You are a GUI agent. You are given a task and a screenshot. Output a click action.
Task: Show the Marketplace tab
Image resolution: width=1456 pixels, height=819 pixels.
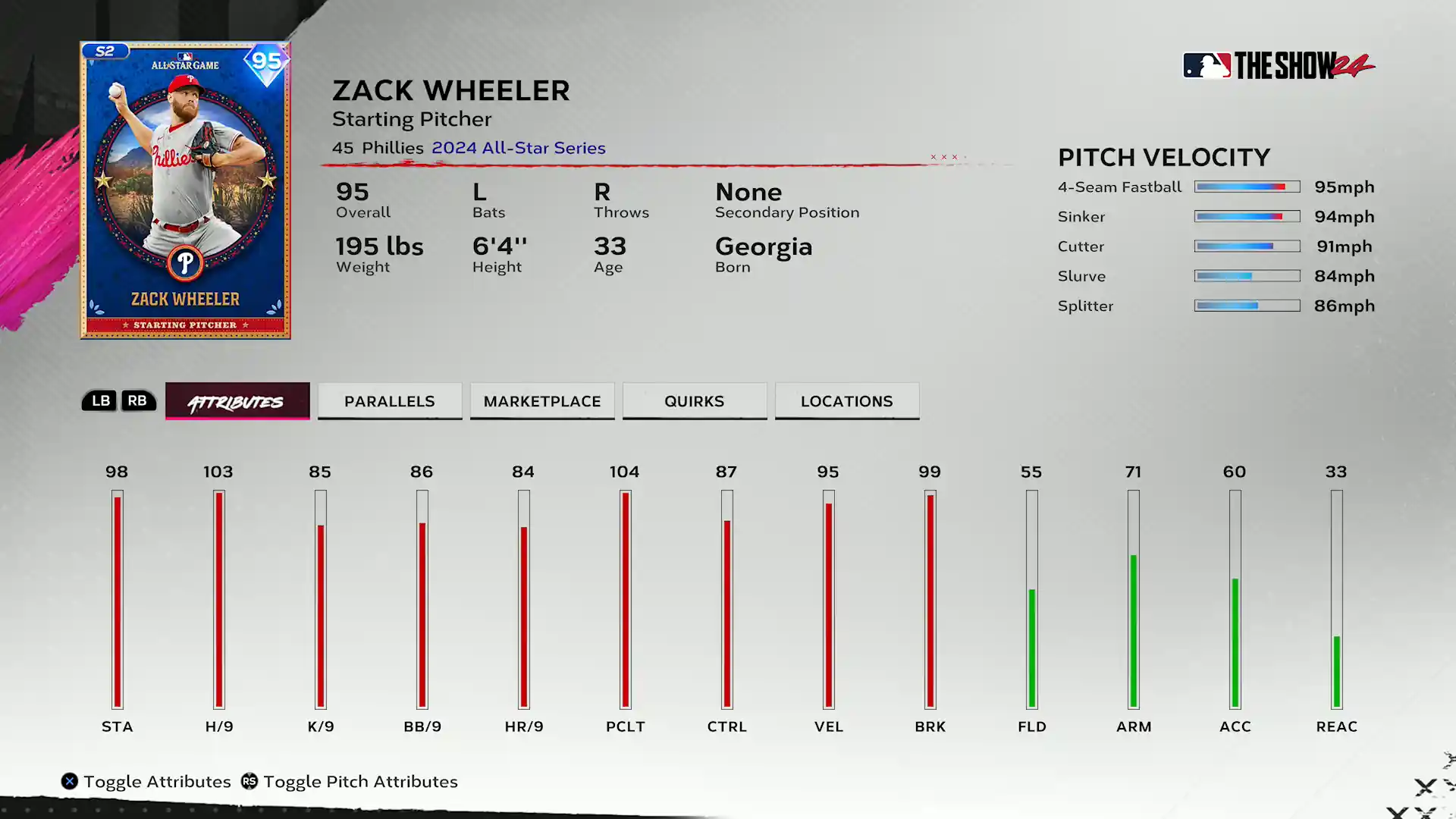click(x=542, y=401)
